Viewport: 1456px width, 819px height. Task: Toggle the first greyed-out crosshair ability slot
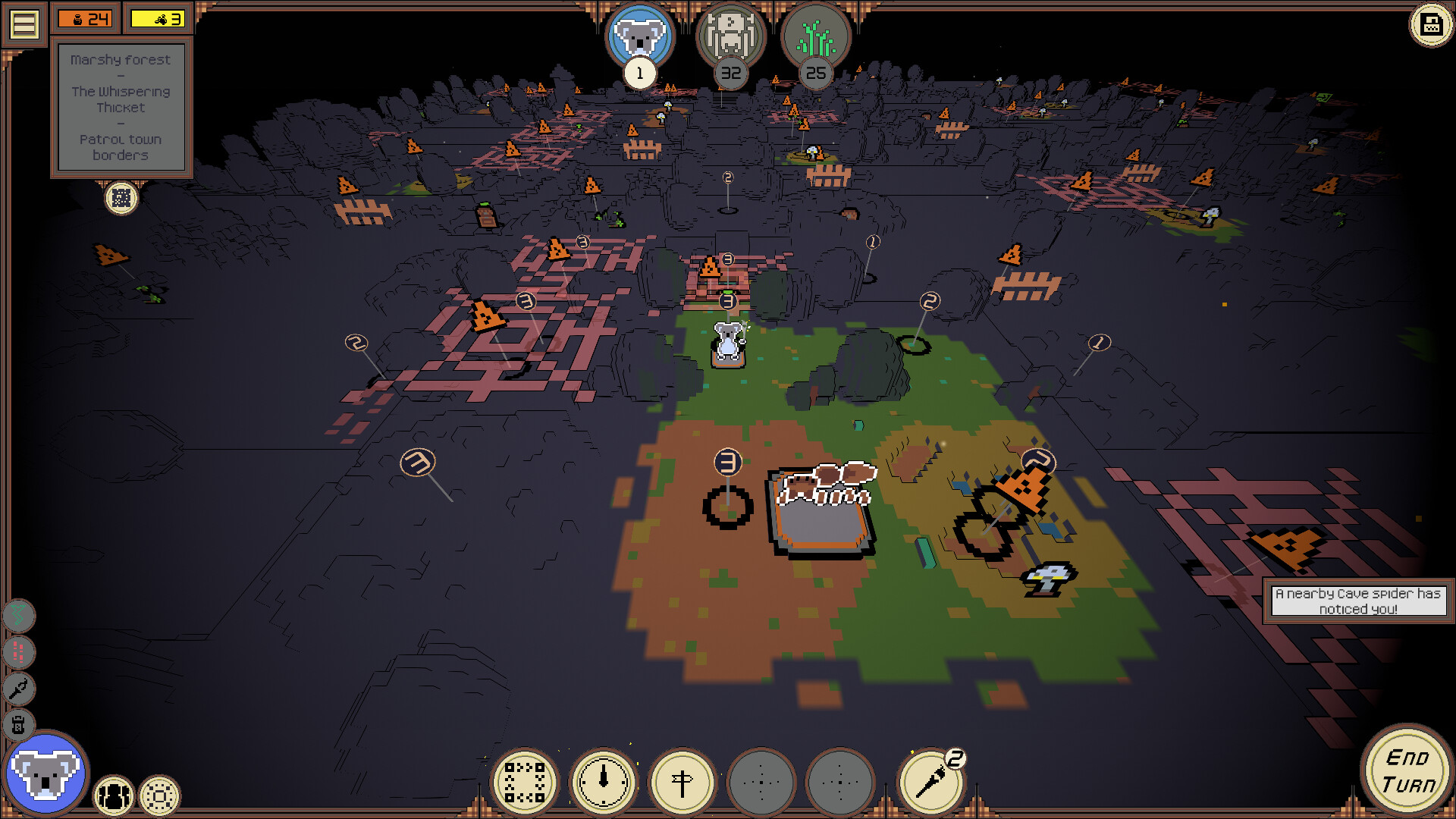pyautogui.click(x=762, y=781)
